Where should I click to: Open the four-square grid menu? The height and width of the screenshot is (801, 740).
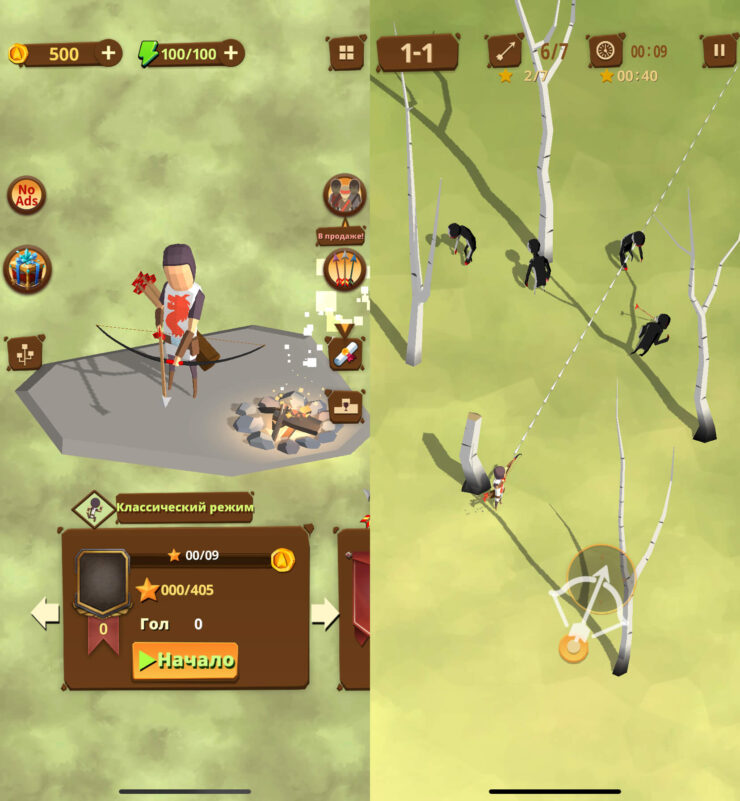point(346,53)
